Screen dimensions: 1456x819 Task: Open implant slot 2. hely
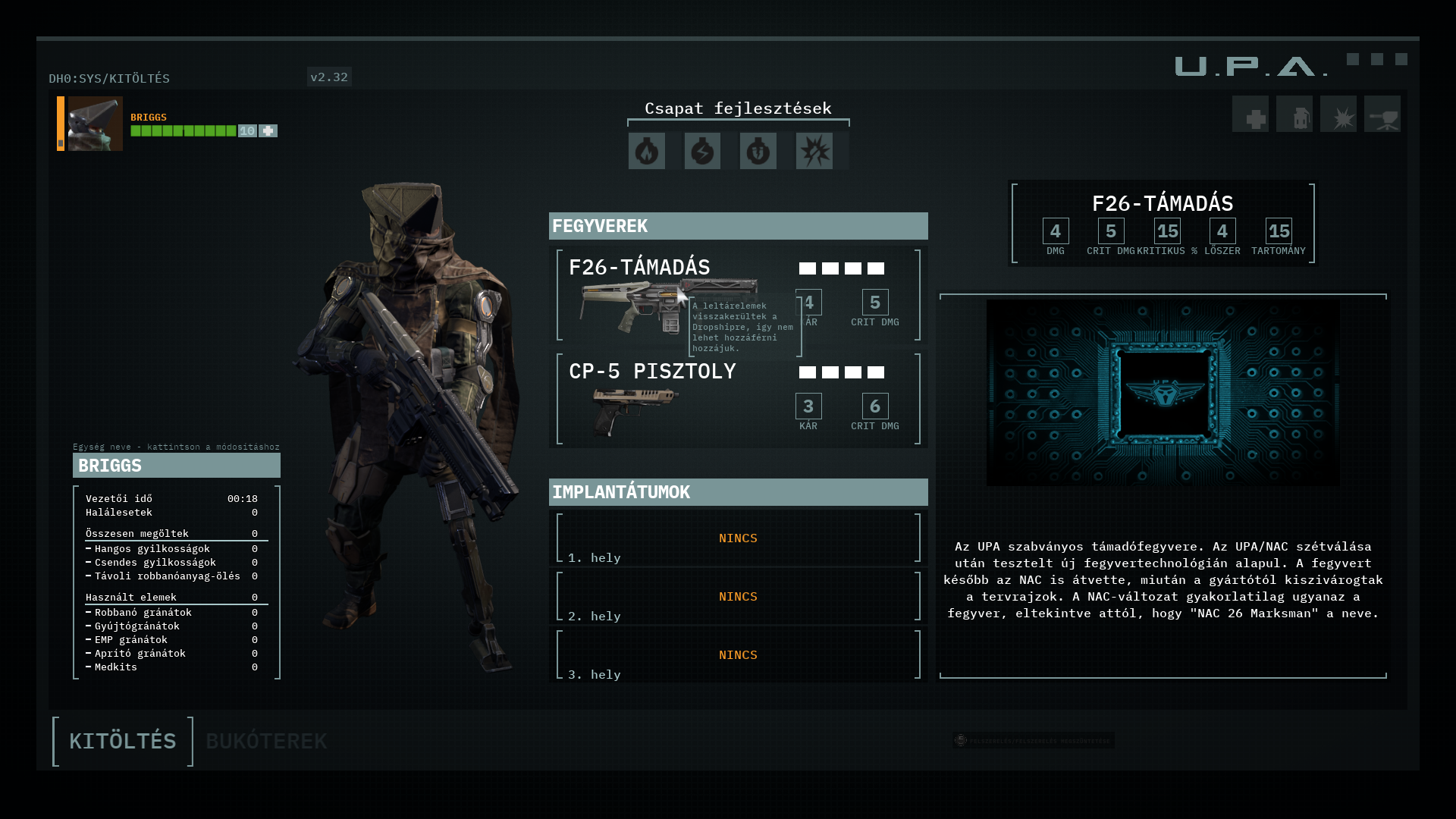click(x=738, y=597)
